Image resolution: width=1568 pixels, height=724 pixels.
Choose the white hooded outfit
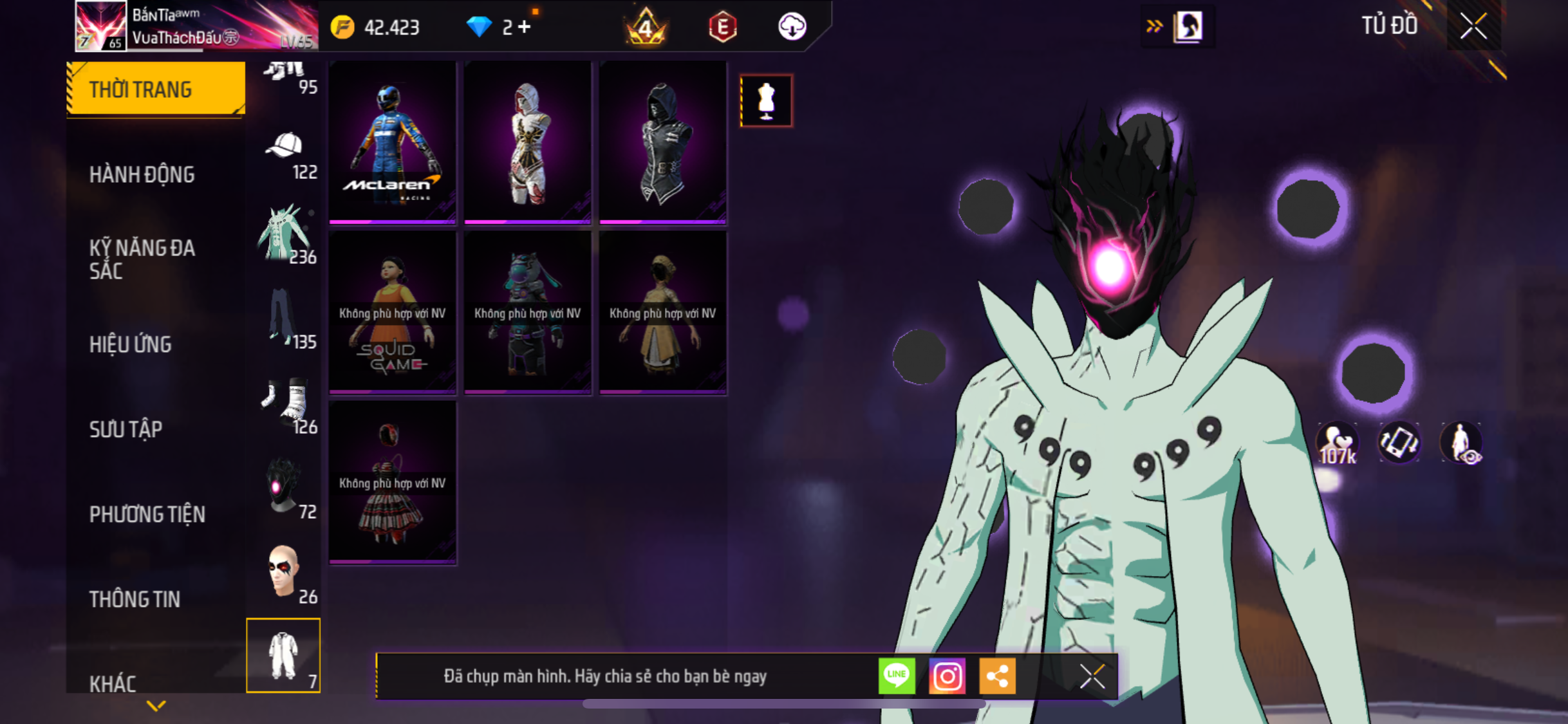tap(528, 142)
